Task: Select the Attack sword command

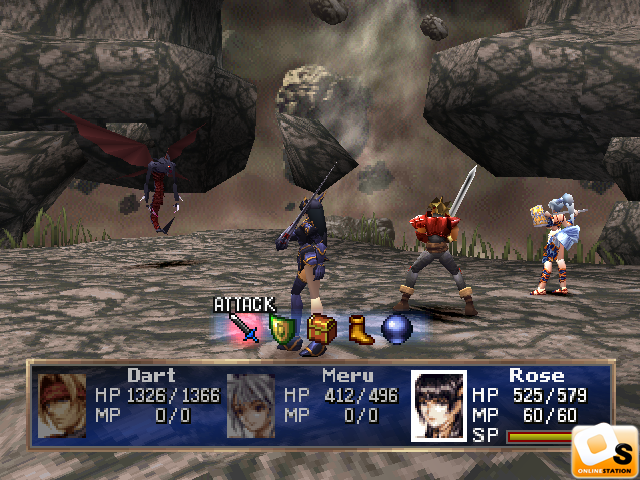Action: tap(245, 328)
